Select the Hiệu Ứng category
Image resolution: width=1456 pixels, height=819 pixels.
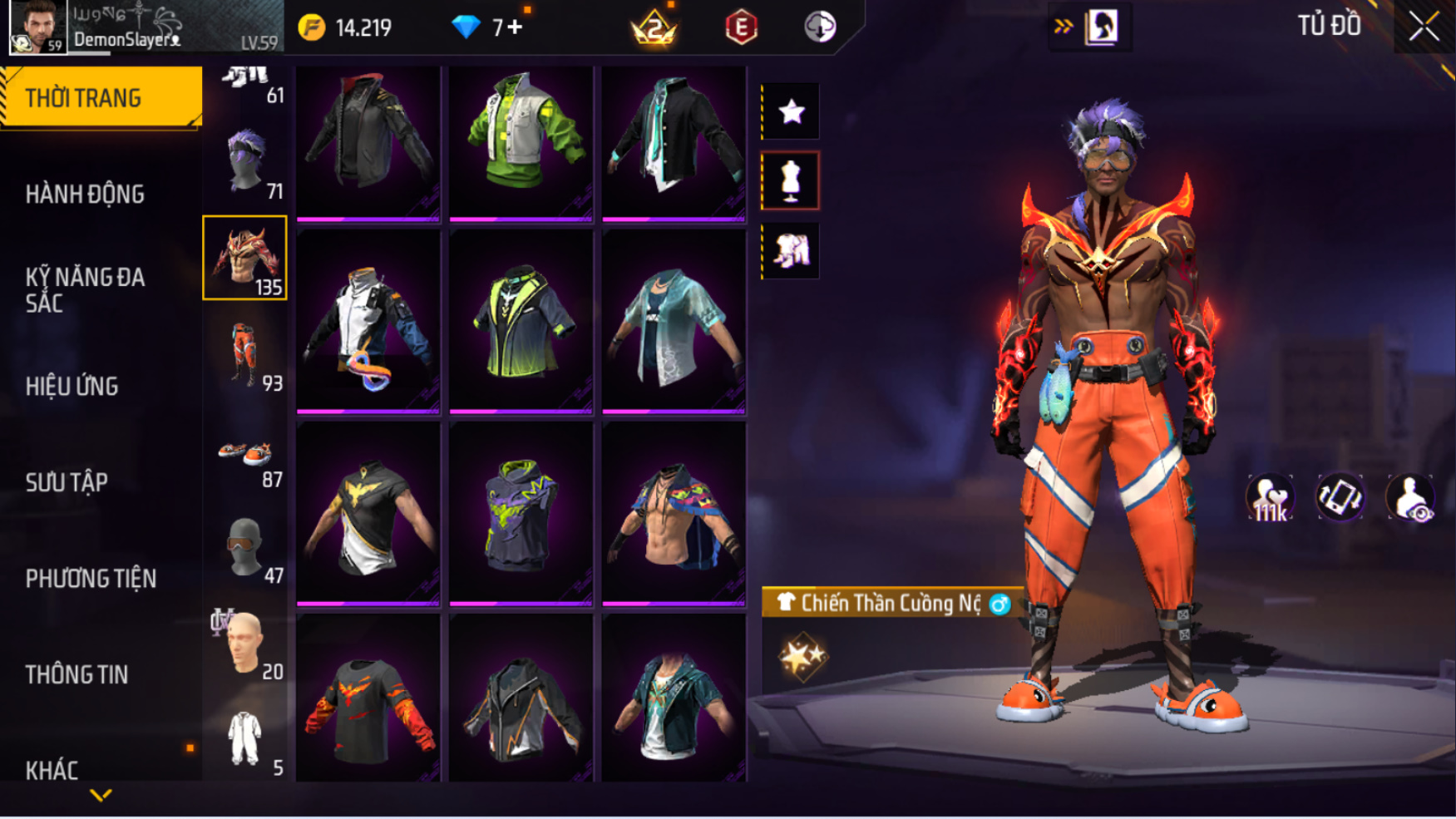[72, 387]
